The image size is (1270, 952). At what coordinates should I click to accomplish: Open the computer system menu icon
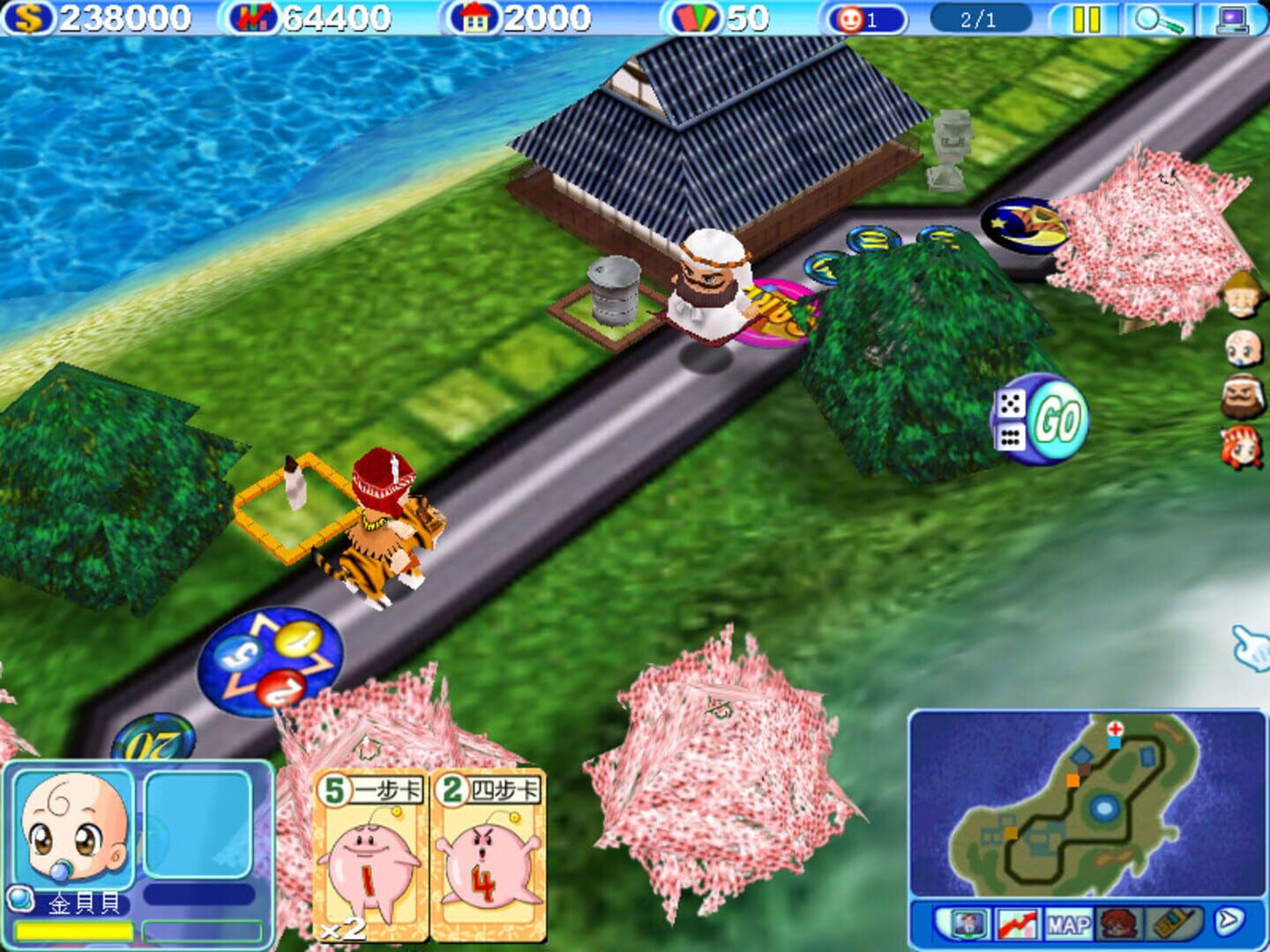[x=1235, y=18]
